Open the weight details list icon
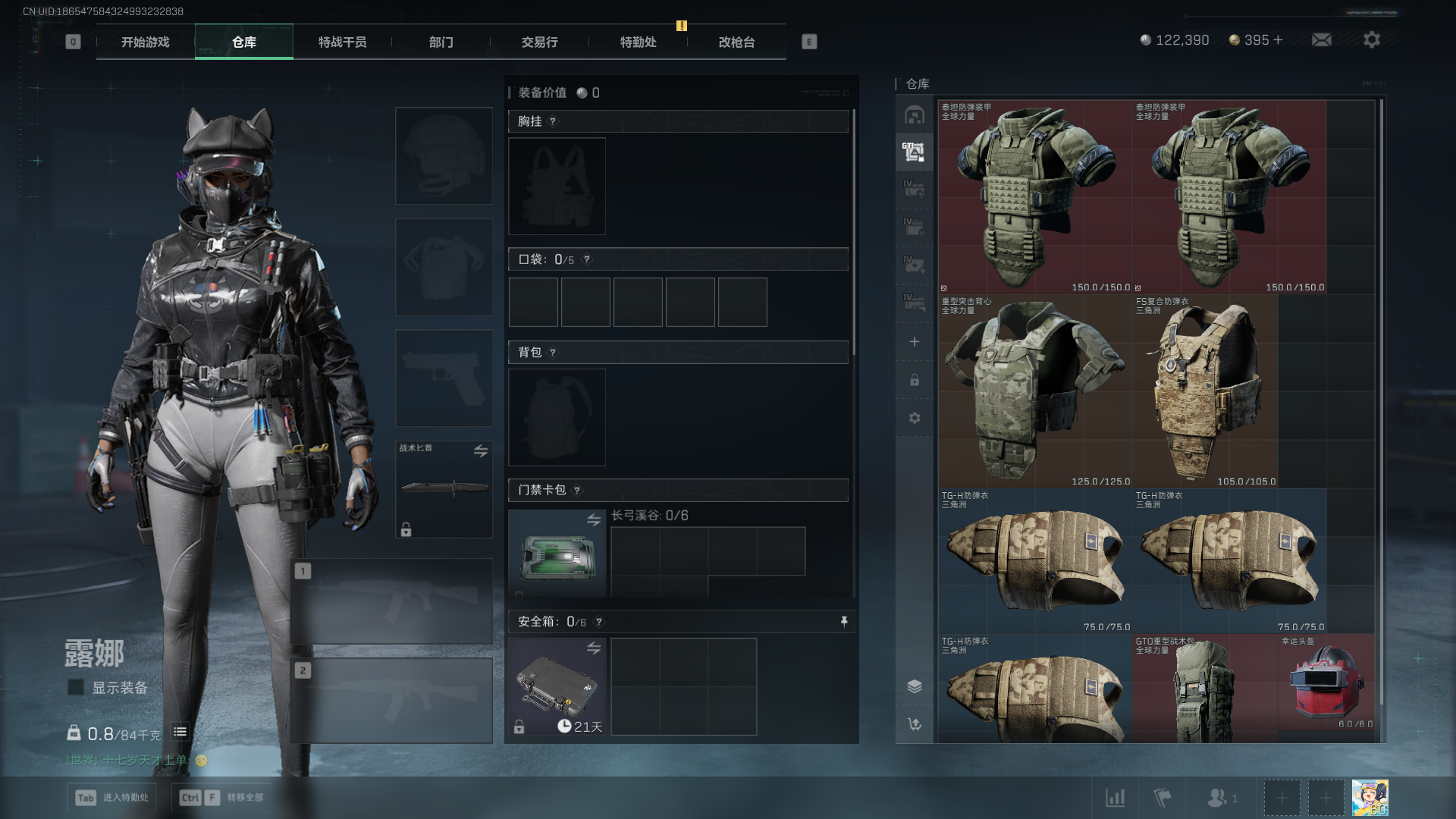1456x819 pixels. (x=180, y=732)
